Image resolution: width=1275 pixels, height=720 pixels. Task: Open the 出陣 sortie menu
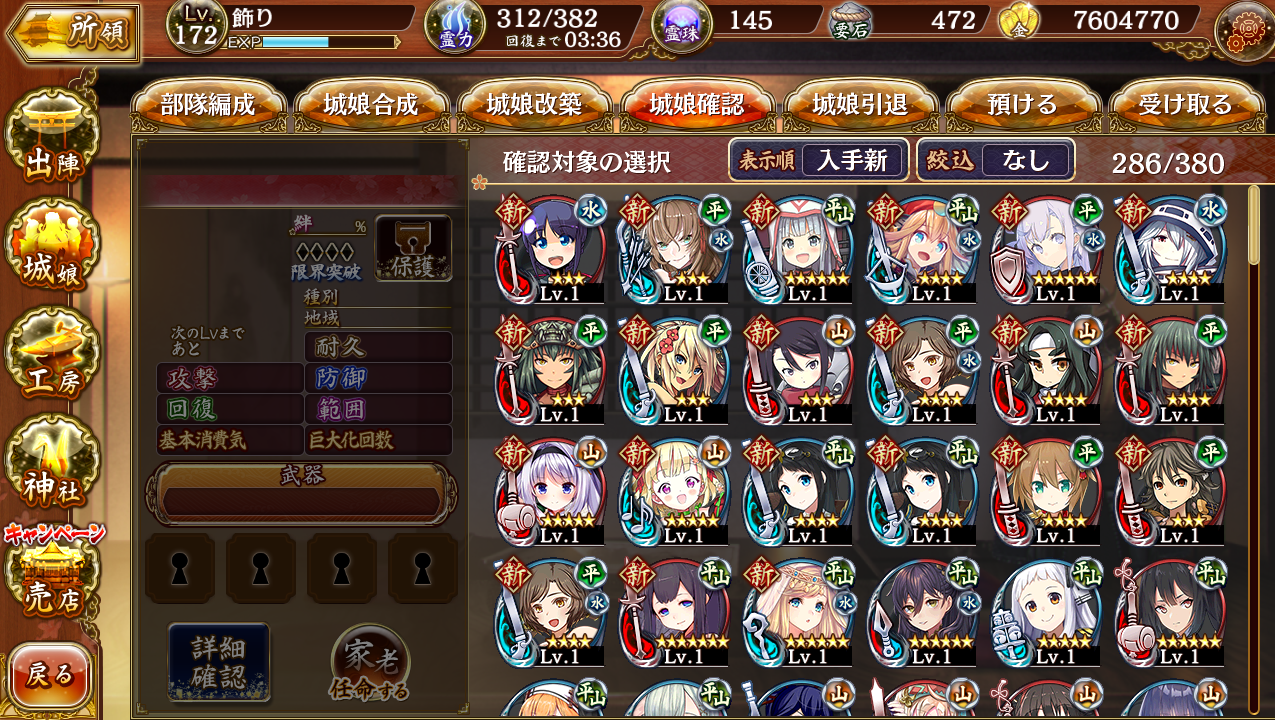(52, 140)
